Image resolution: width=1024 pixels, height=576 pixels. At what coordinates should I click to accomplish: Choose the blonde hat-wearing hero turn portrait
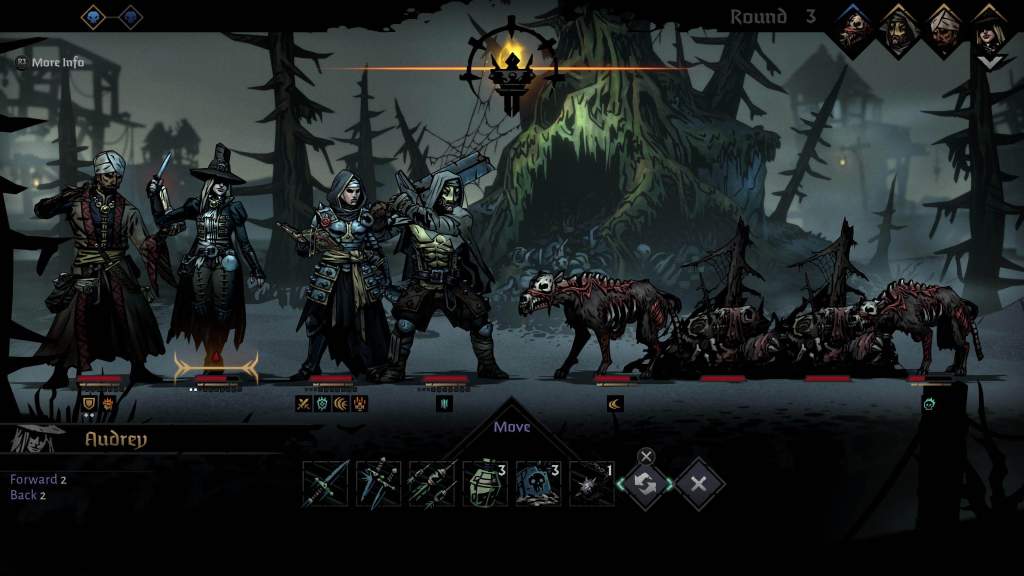(x=990, y=29)
